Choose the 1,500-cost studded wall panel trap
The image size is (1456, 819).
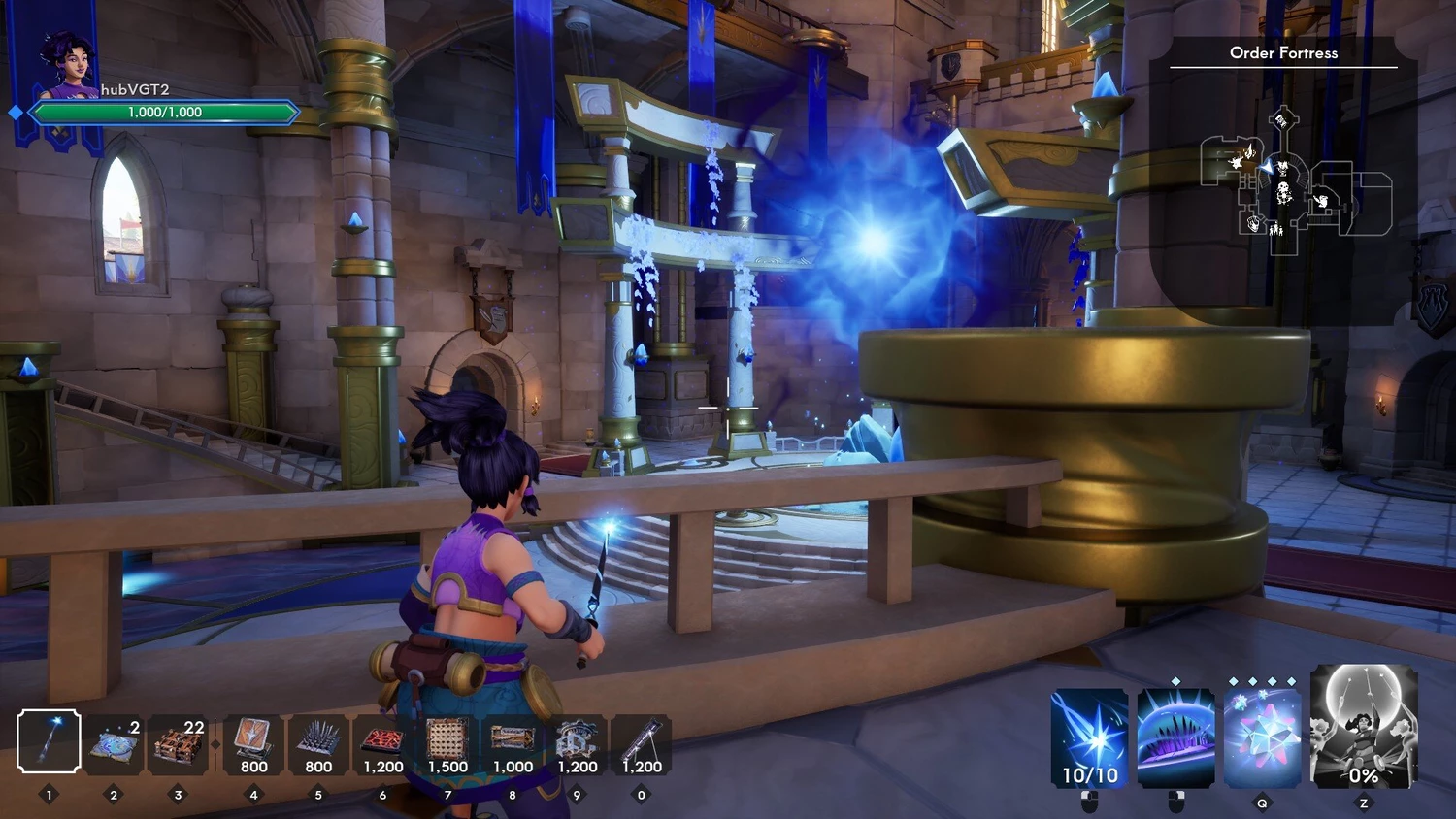447,745
